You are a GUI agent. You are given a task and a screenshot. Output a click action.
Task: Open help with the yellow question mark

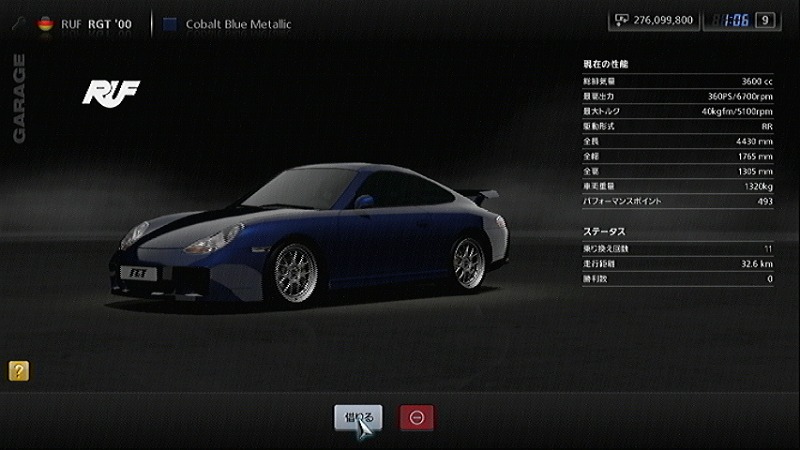tap(18, 371)
